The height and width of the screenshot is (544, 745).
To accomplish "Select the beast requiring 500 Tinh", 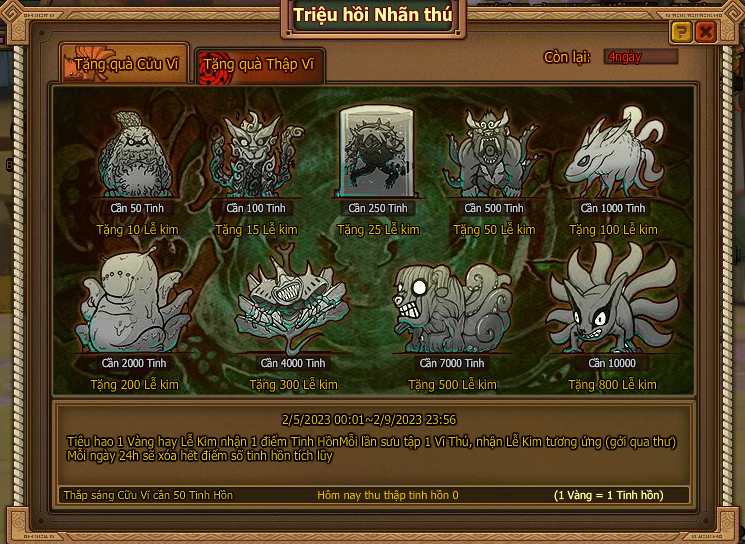I will point(494,155).
